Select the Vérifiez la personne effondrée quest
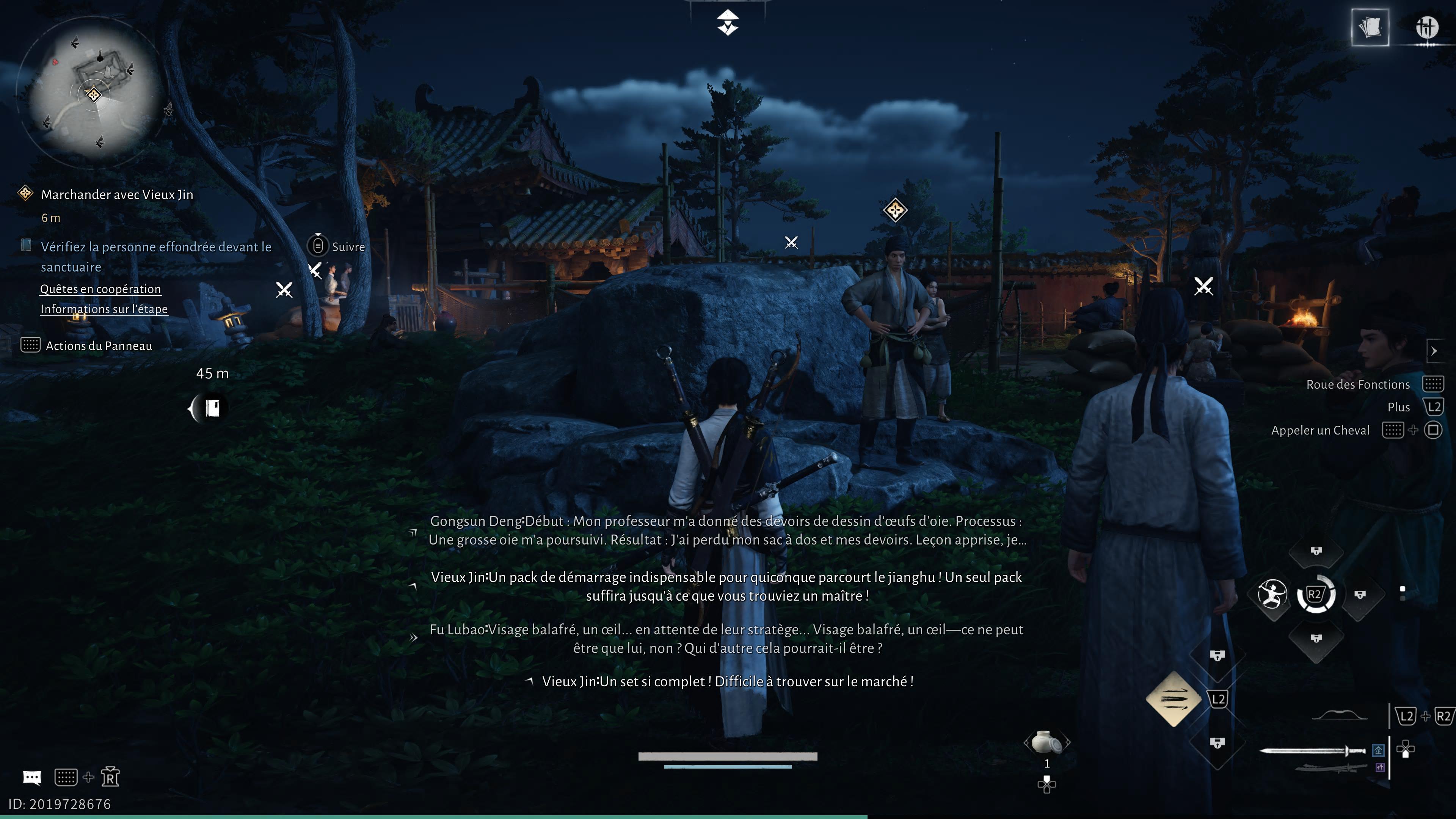This screenshot has width=1456, height=819. point(155,257)
